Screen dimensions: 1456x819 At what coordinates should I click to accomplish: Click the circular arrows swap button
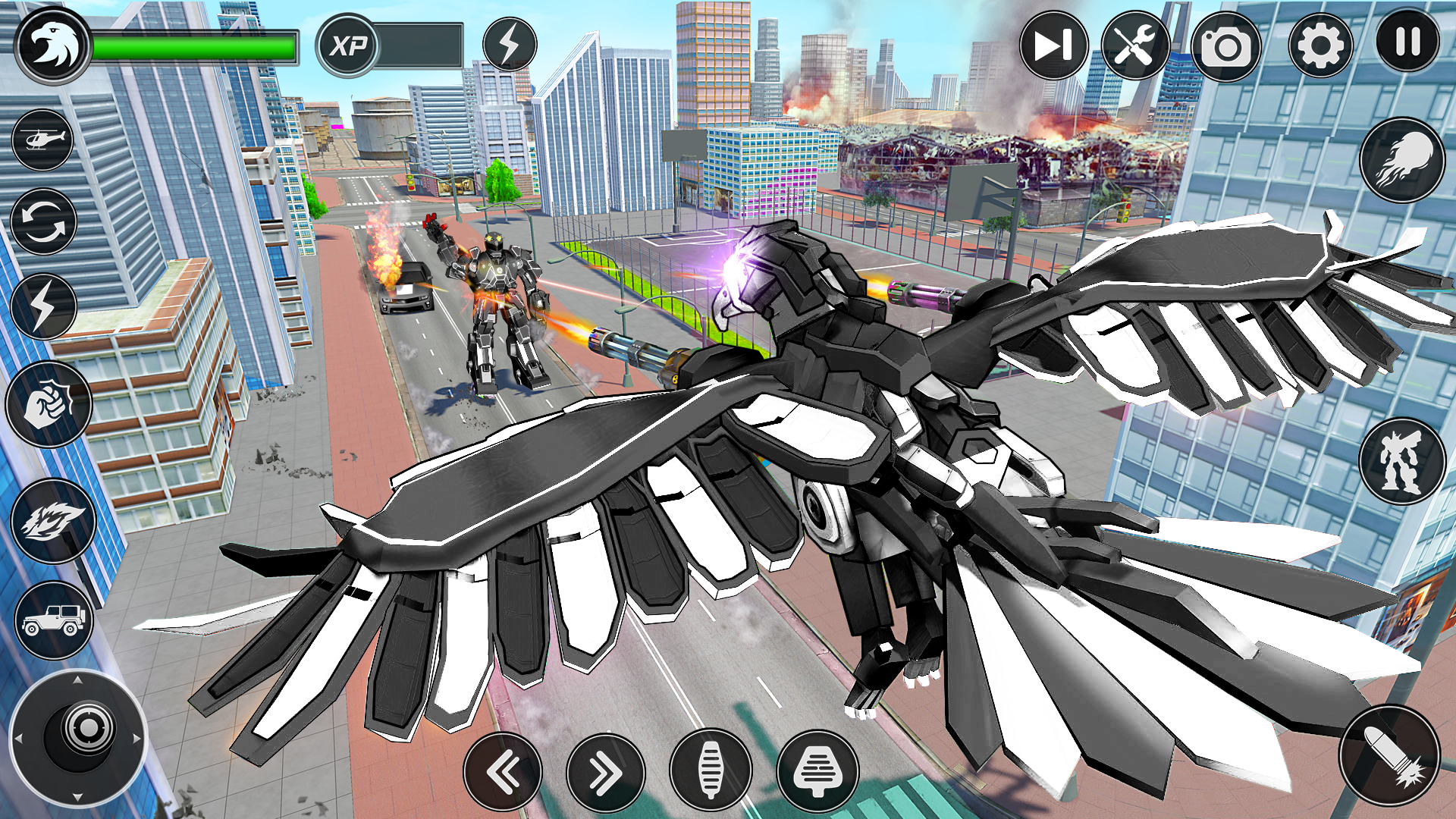pos(43,222)
